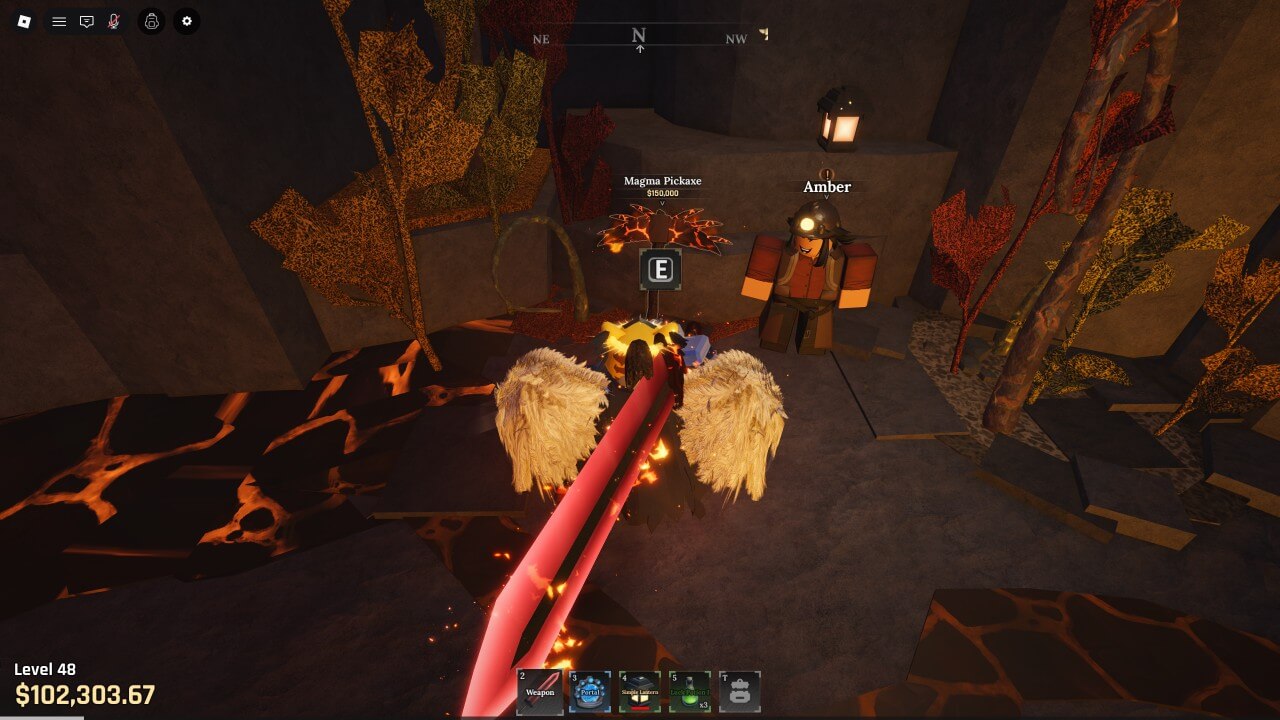The height and width of the screenshot is (720, 1280).
Task: Open the inventory backpack hotbar slot
Action: coord(740,692)
